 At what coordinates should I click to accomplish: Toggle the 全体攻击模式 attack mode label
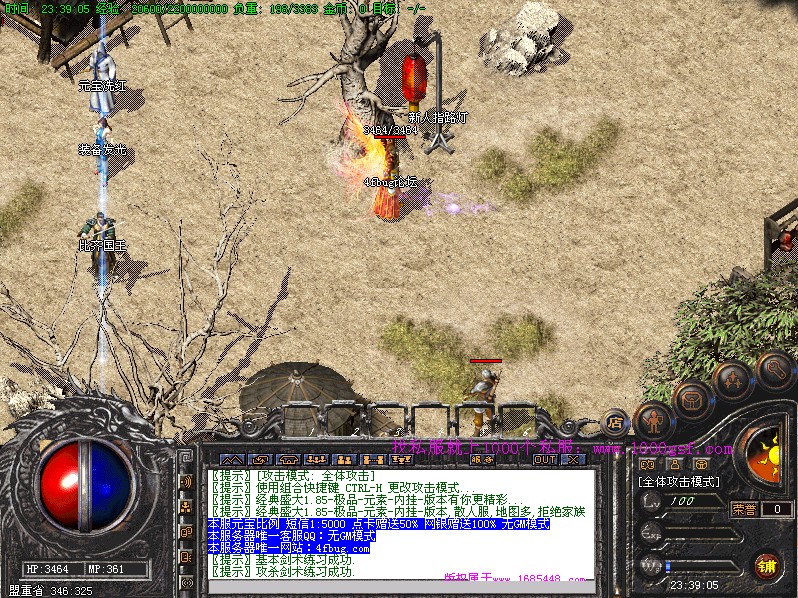[680, 481]
